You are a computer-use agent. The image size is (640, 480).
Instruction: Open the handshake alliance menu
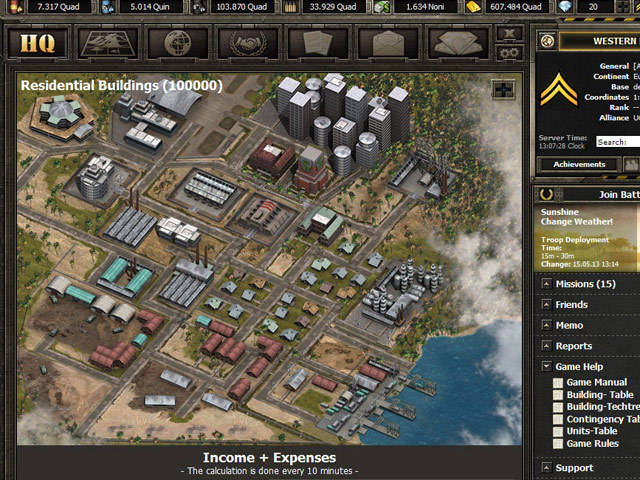pos(248,43)
